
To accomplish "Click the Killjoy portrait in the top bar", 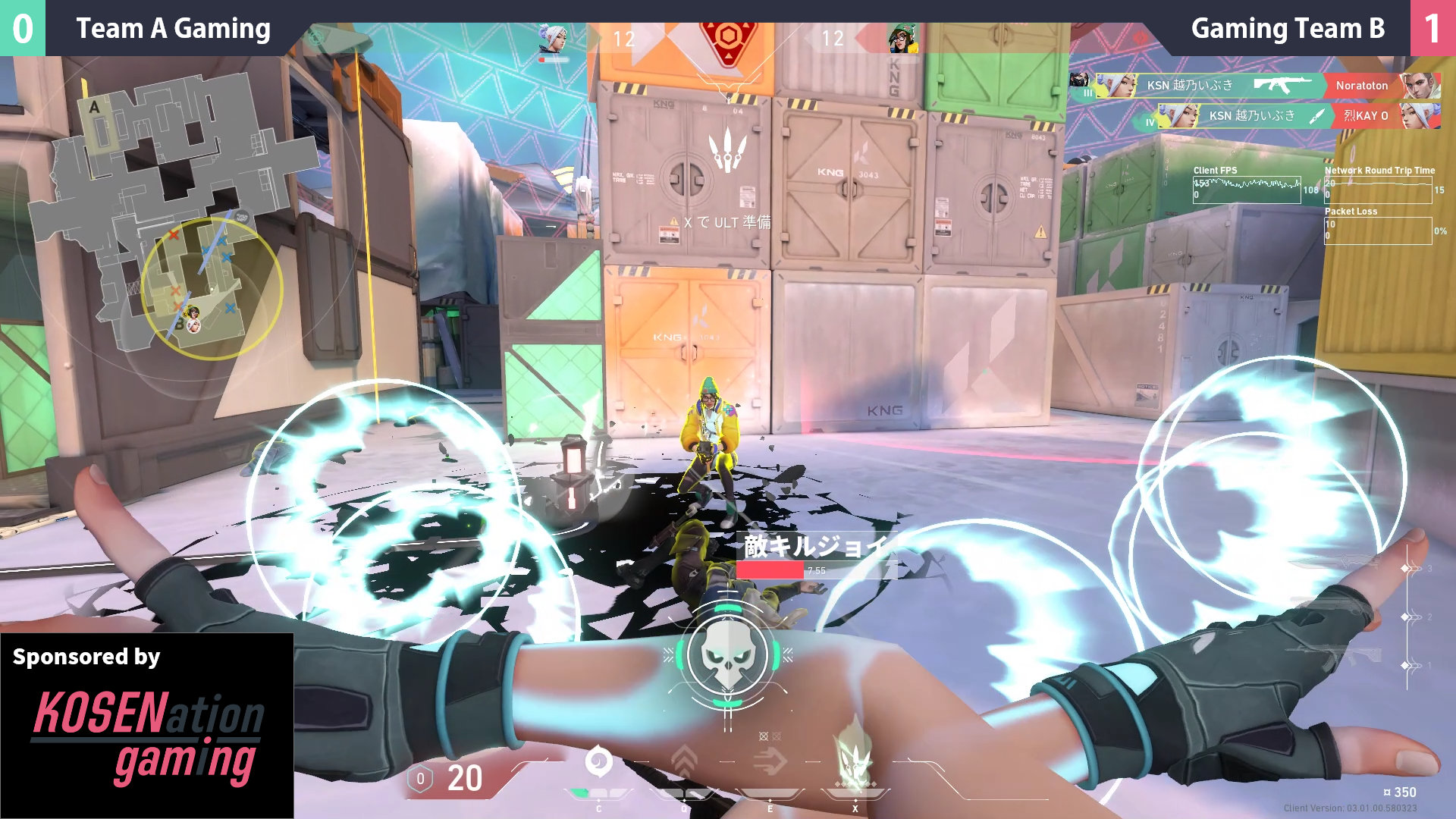I will coord(902,39).
